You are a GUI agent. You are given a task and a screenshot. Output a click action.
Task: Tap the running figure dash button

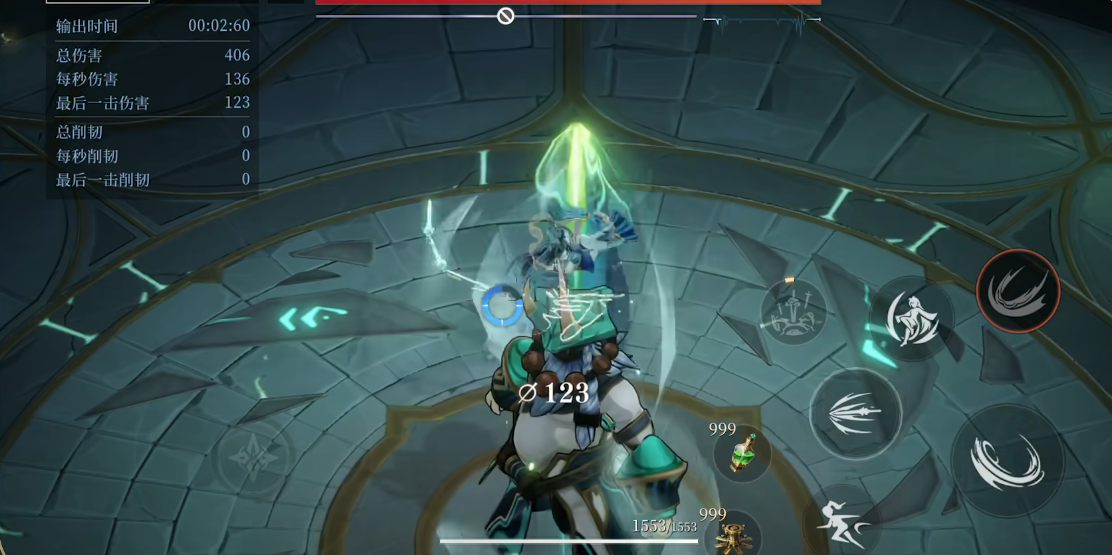[842, 522]
